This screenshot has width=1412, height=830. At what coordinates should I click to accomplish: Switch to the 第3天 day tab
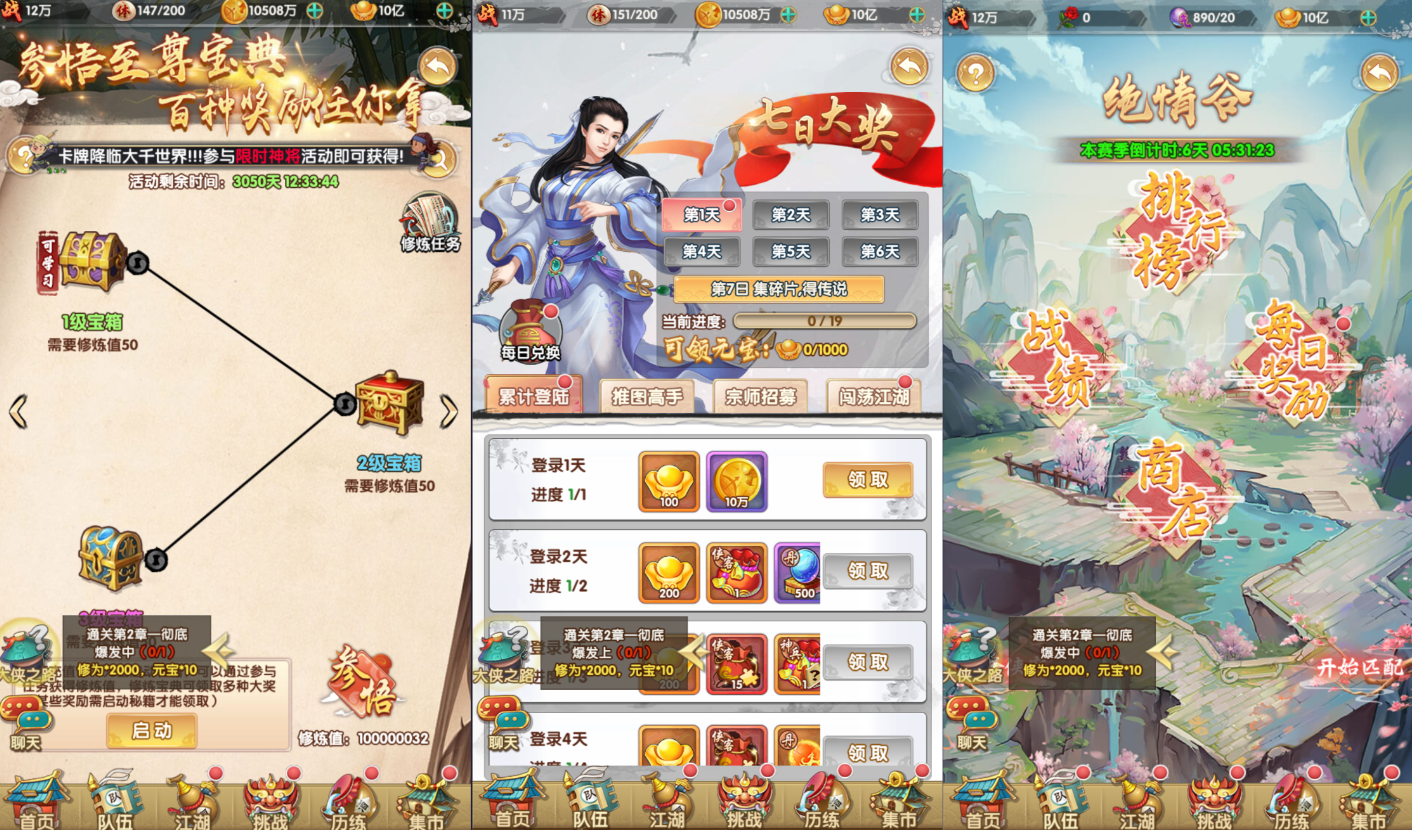coord(878,216)
